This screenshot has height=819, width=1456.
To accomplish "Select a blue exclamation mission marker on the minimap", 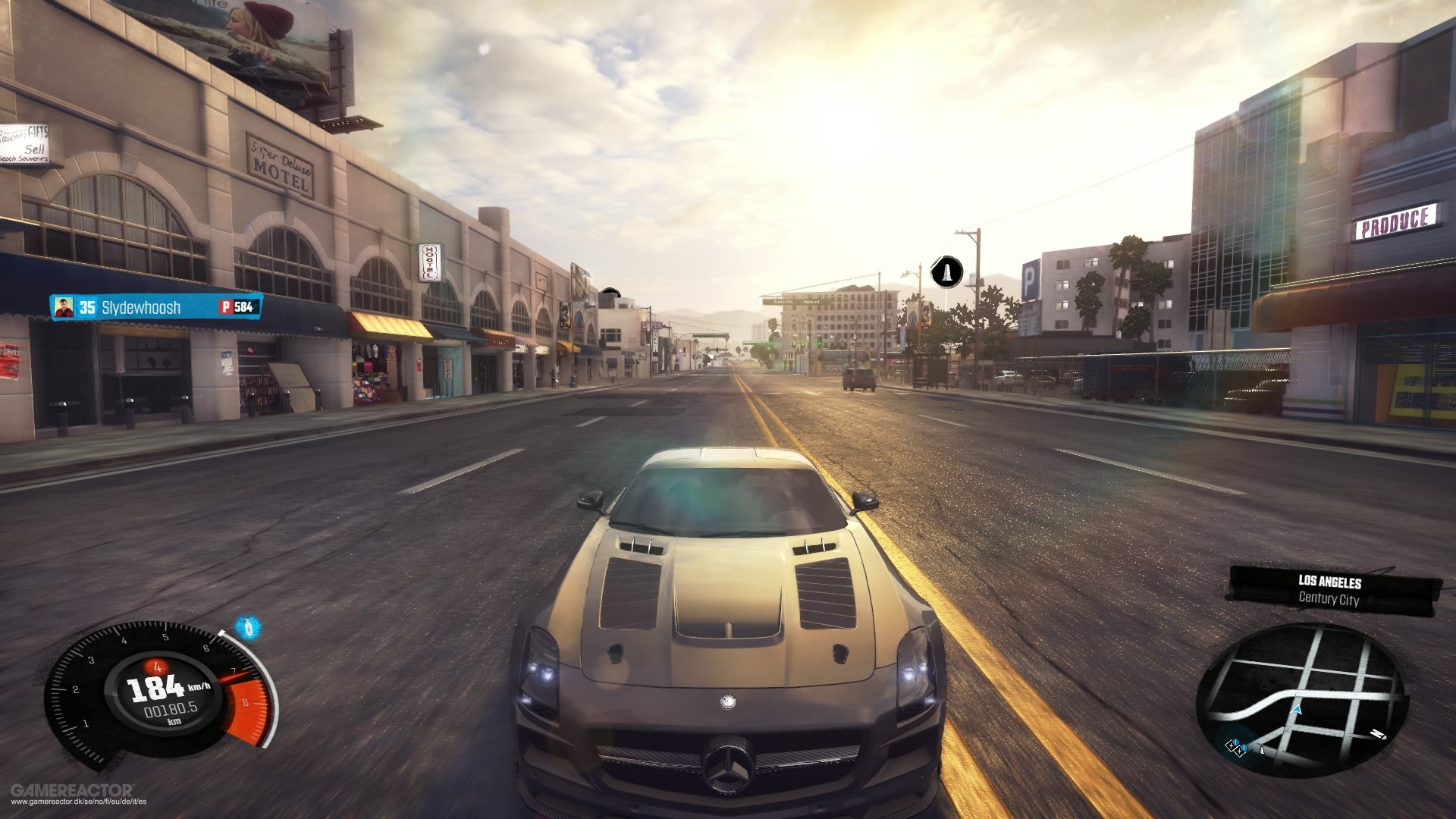I will pos(1237,742).
